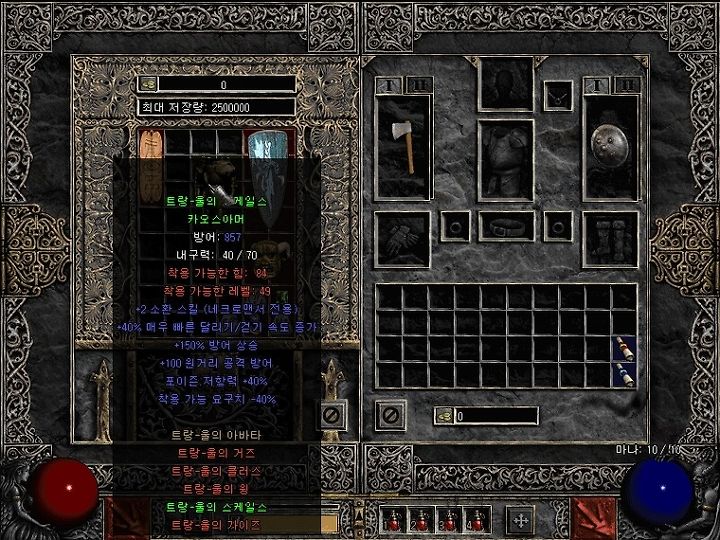Choose the belt equipment slot

(x=506, y=228)
